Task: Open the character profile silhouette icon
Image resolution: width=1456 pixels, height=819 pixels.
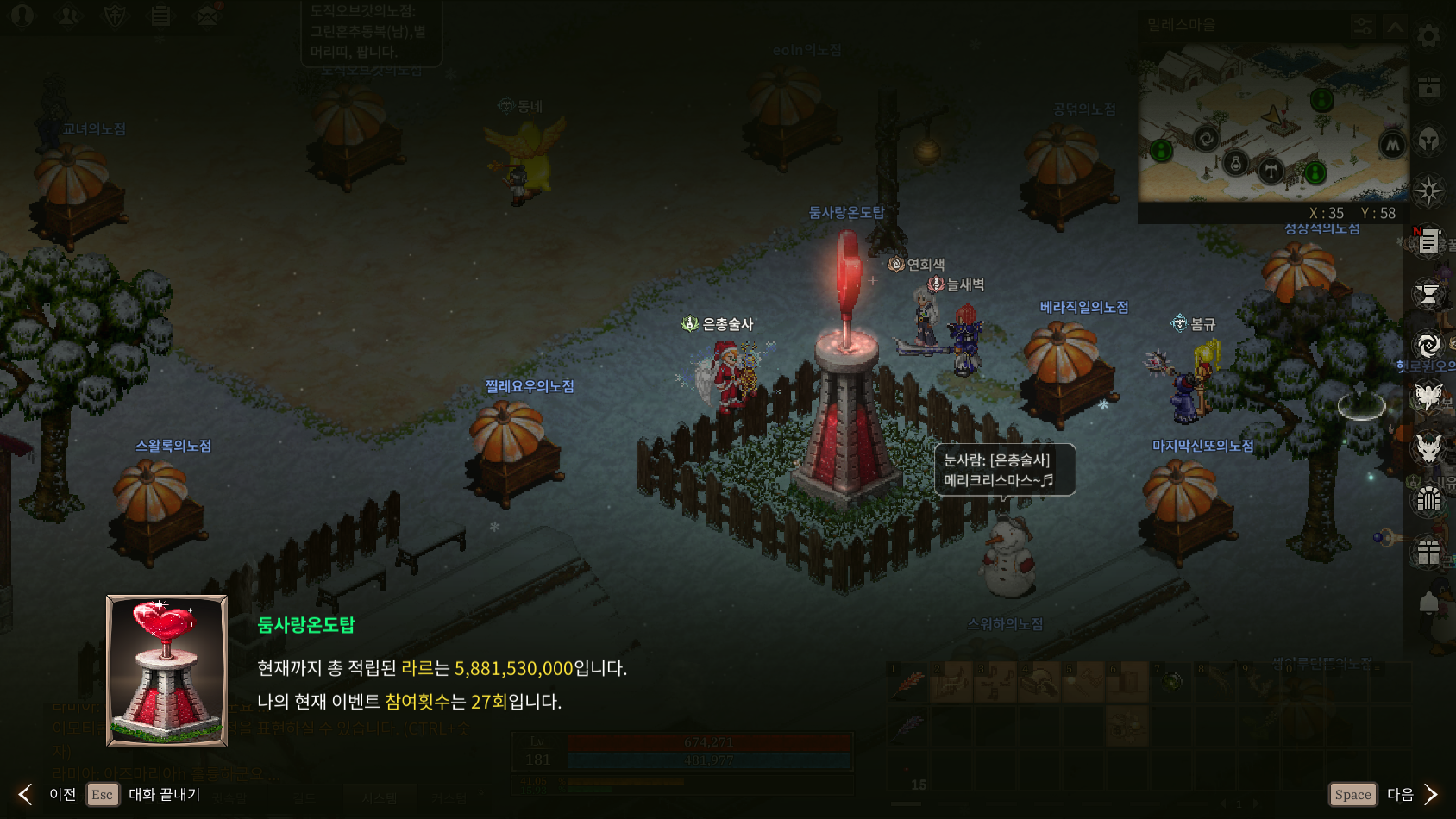Action: click(22, 16)
